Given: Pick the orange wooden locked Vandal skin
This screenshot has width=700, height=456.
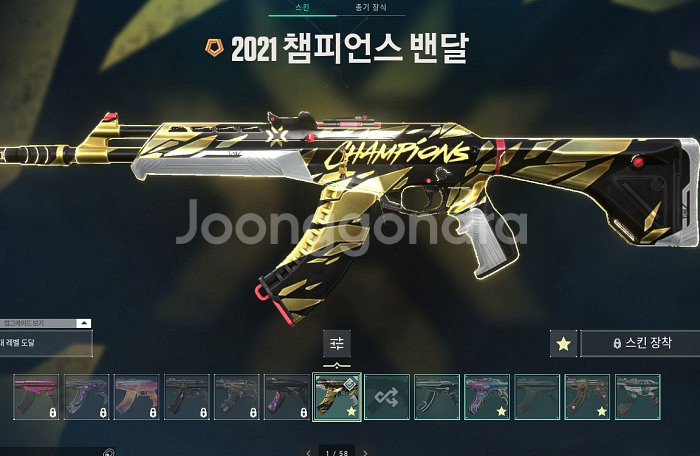Looking at the screenshot, I should click(x=137, y=396).
